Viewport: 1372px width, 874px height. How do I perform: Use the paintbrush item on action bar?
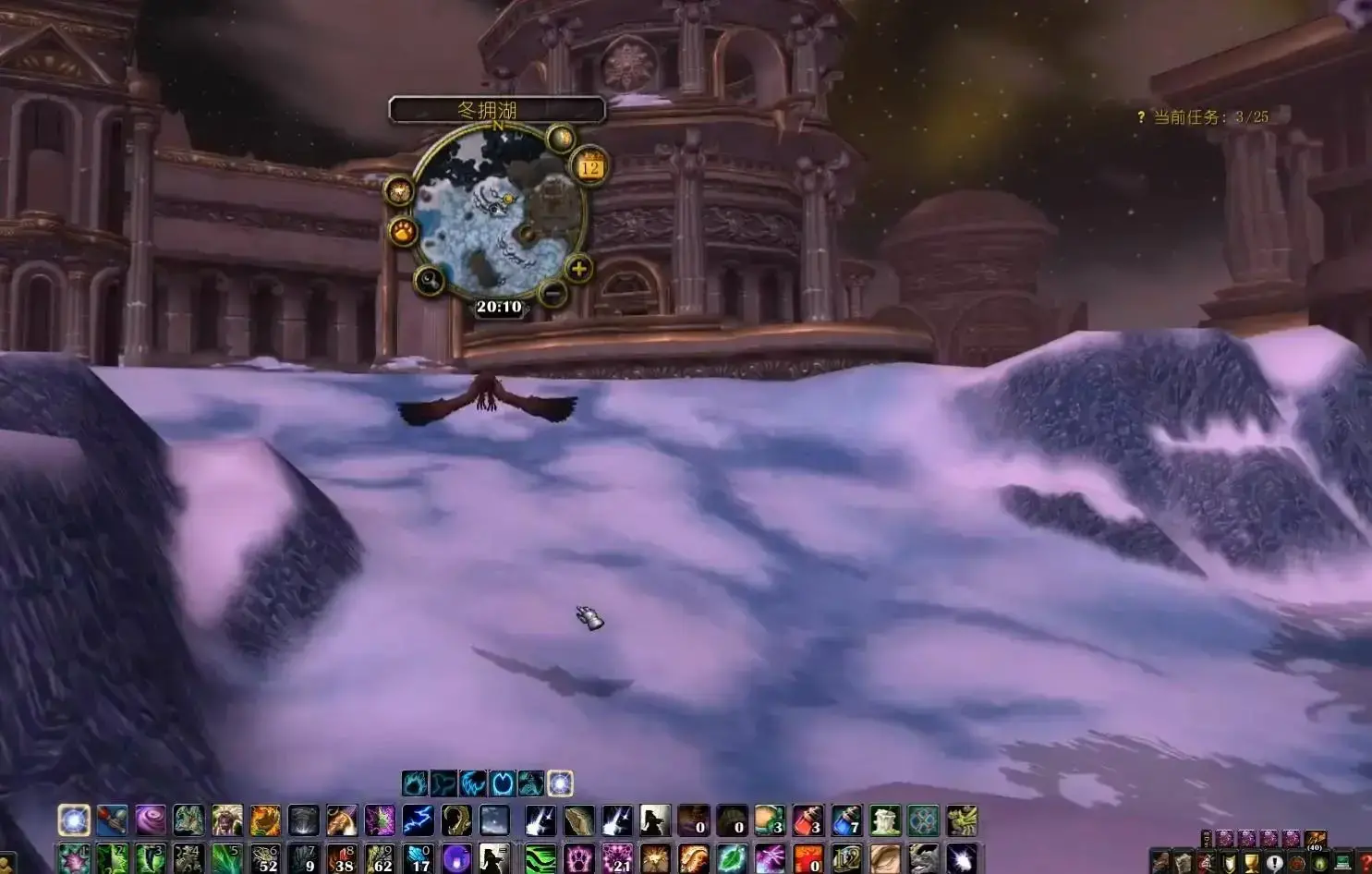112,819
